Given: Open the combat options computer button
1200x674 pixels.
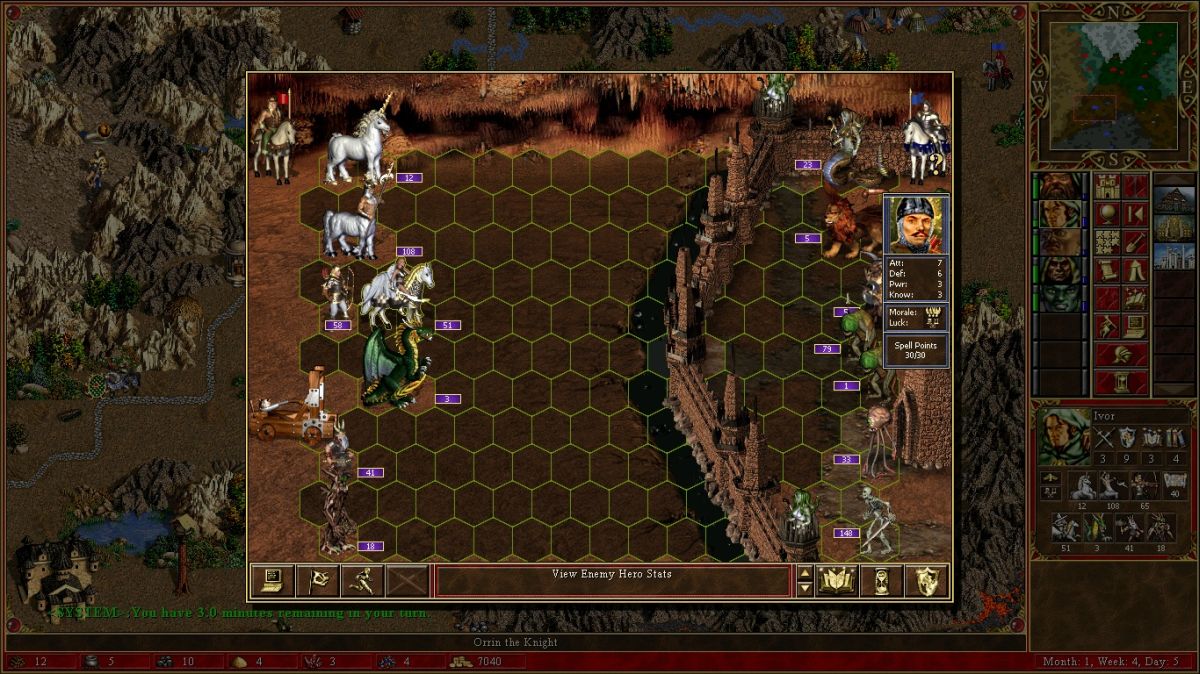Looking at the screenshot, I should (269, 580).
